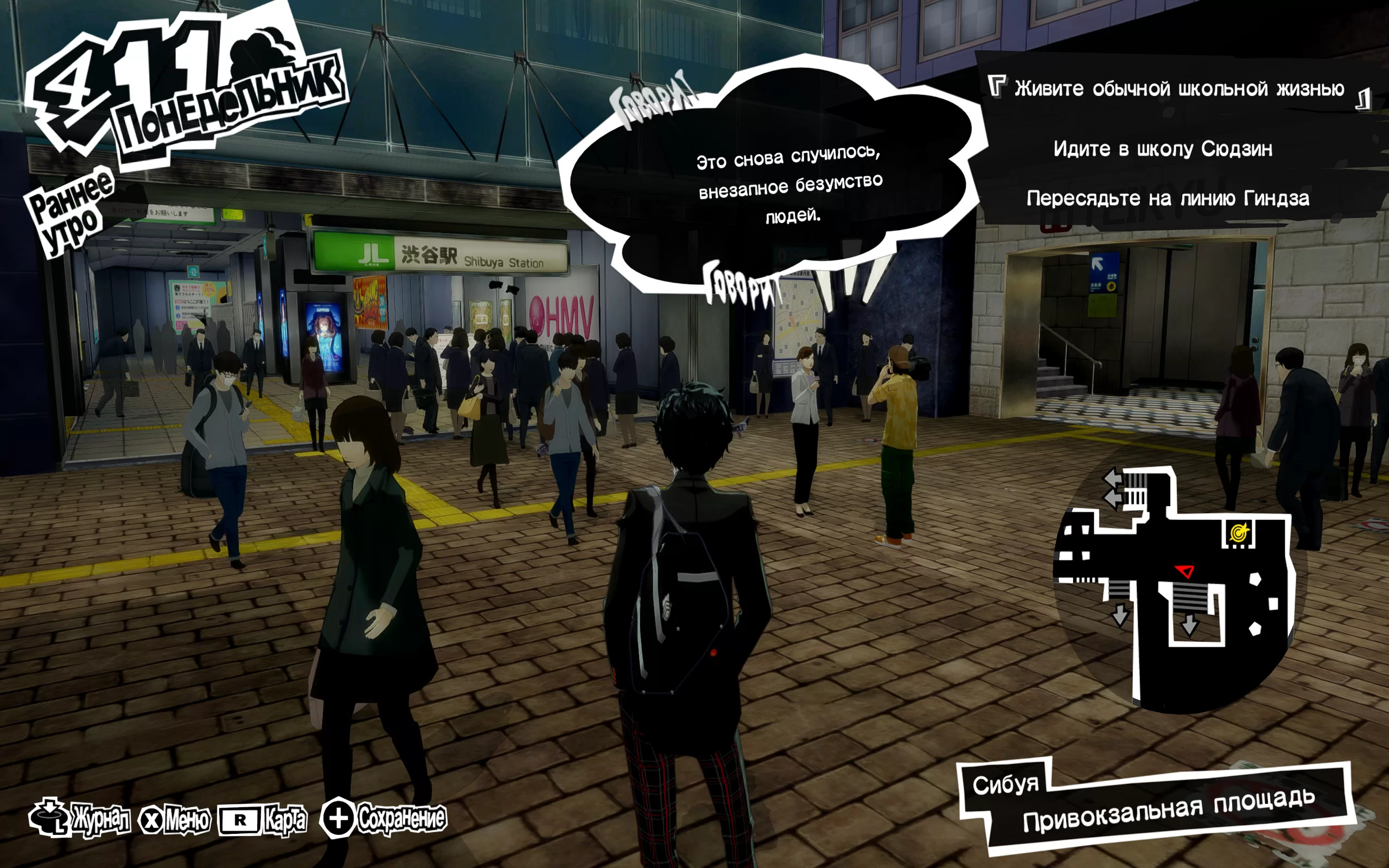Select the yellow target marker on the minimap

pyautogui.click(x=1239, y=533)
